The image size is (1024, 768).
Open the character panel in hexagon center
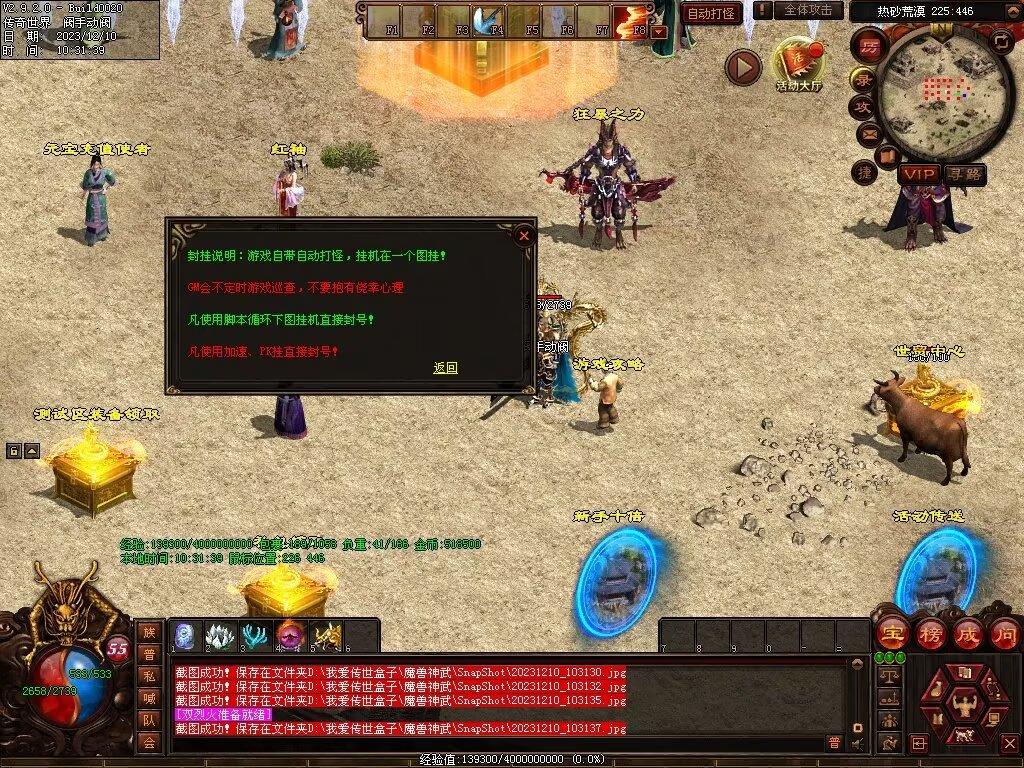coord(963,700)
